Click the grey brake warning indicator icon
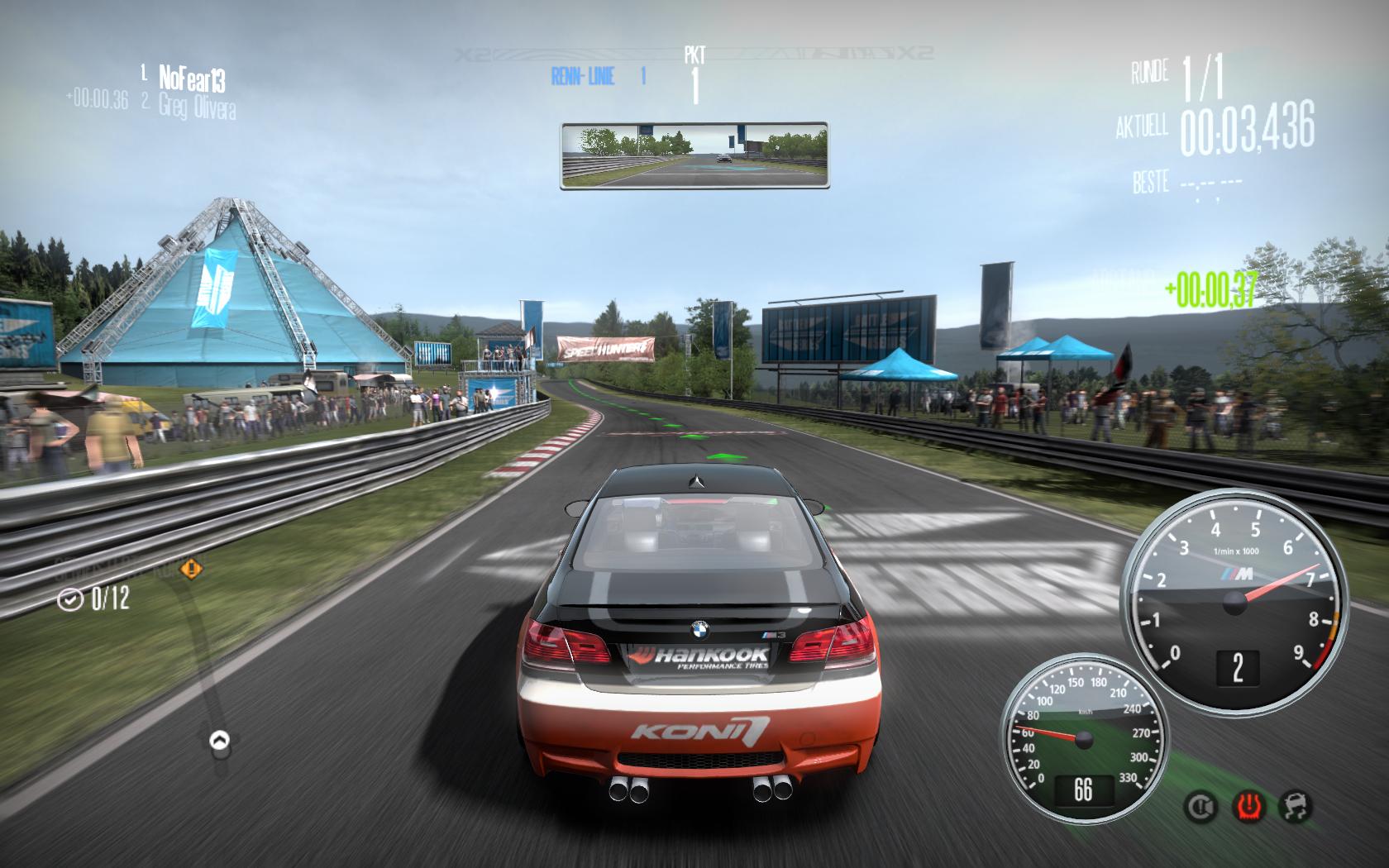 point(1200,806)
